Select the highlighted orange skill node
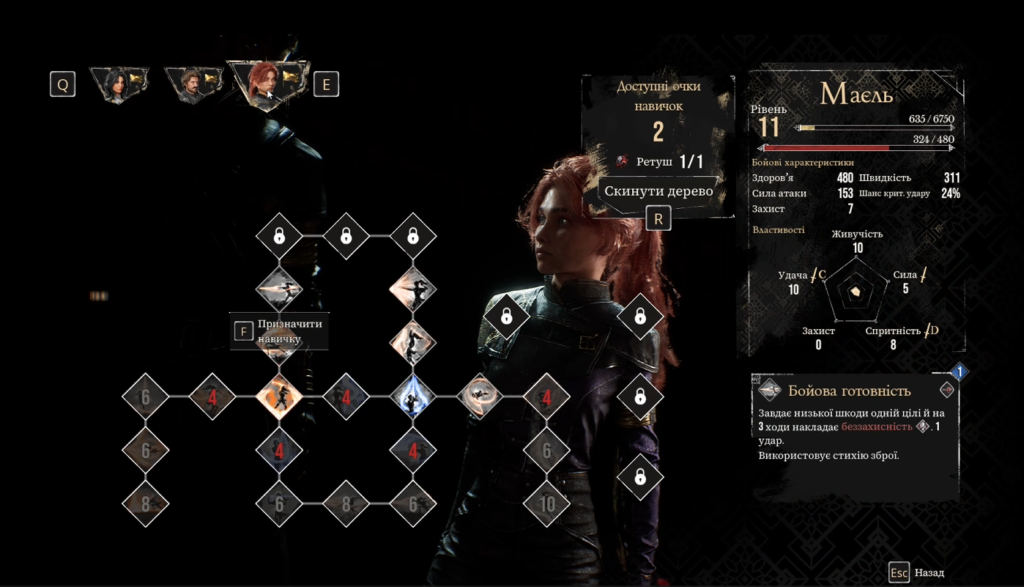Image resolution: width=1024 pixels, height=587 pixels. pos(279,397)
